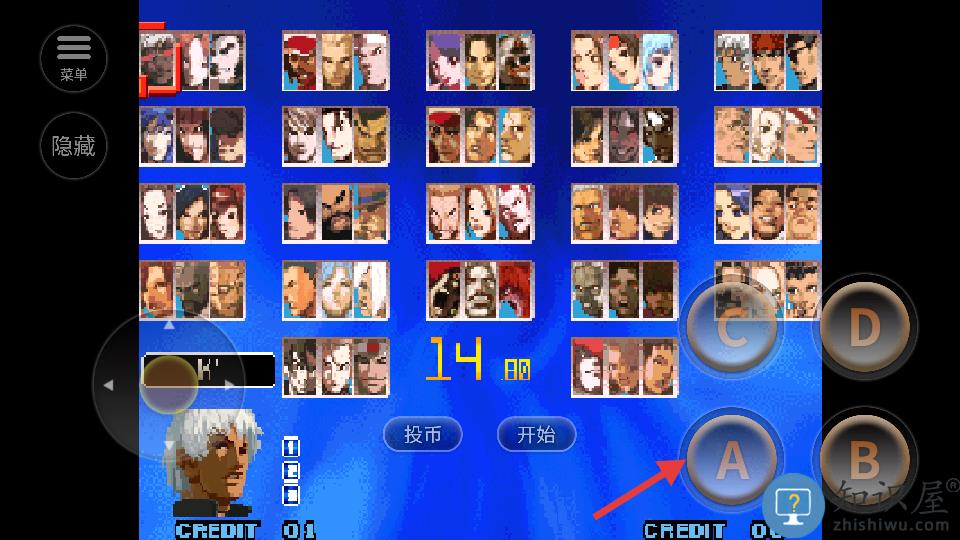
Task: Tap the virtual joystick's left arrow
Action: [x=108, y=385]
